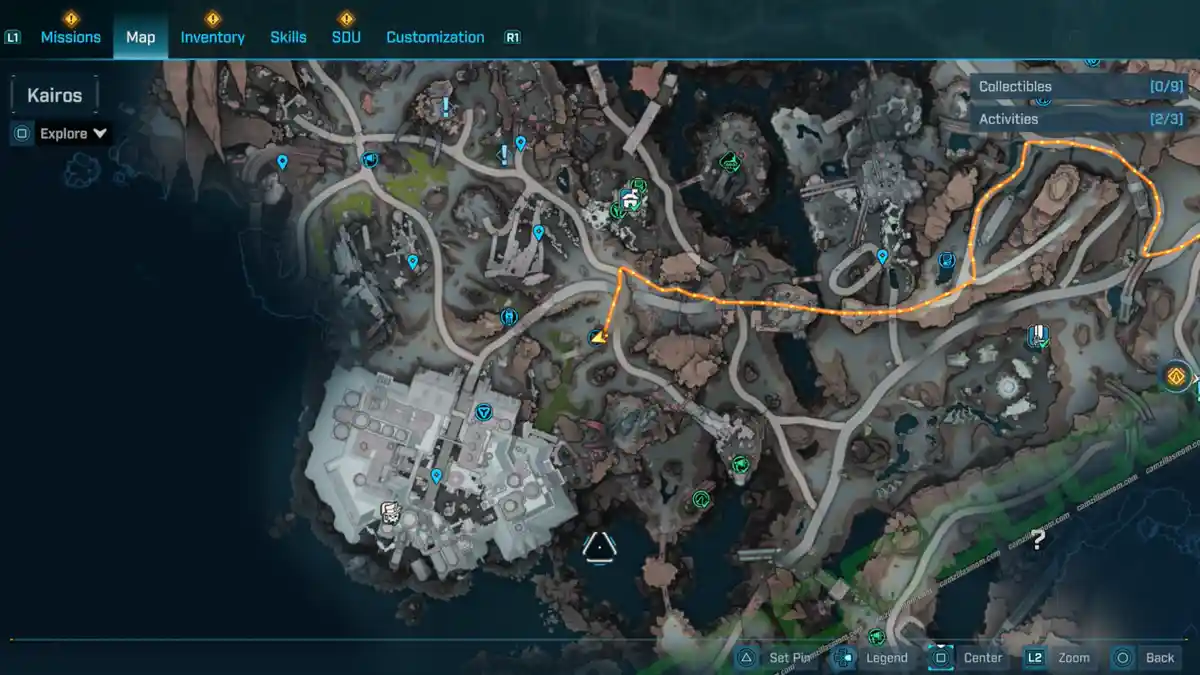
Task: Toggle the map Zoom option
Action: coord(1060,657)
